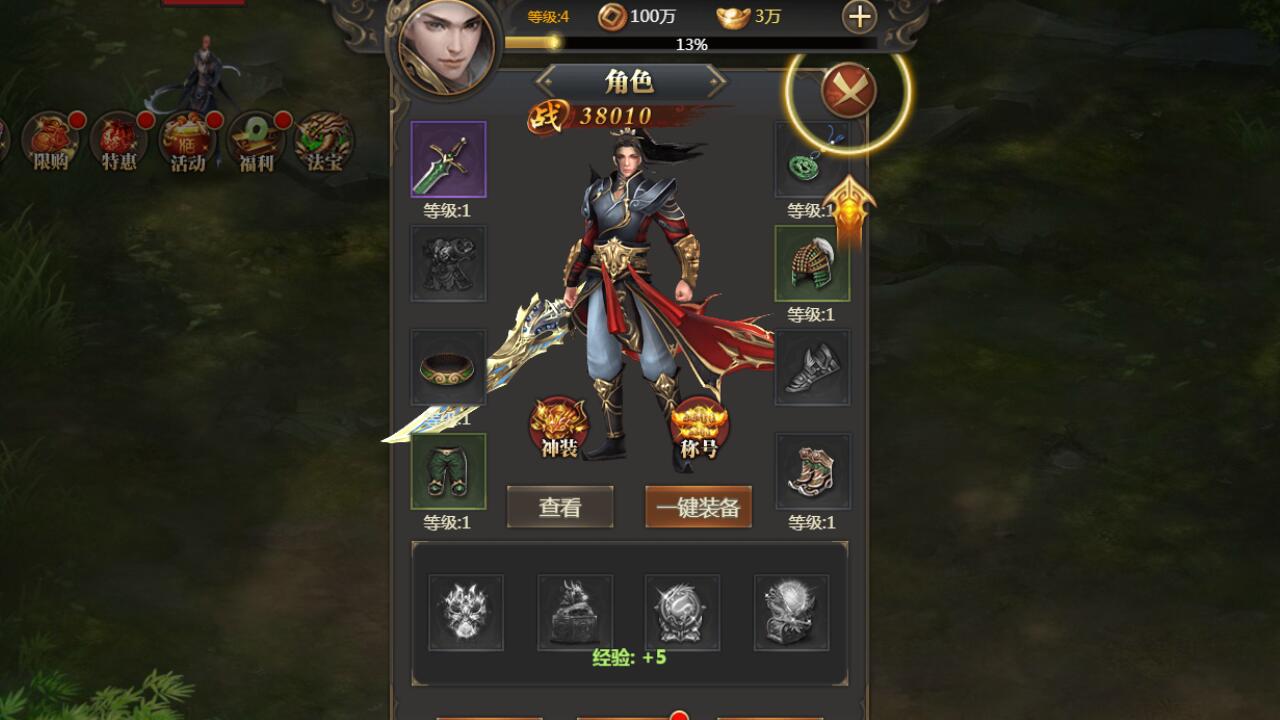This screenshot has width=1280, height=720.
Task: Select the green helmet equipment slot
Action: click(x=812, y=263)
